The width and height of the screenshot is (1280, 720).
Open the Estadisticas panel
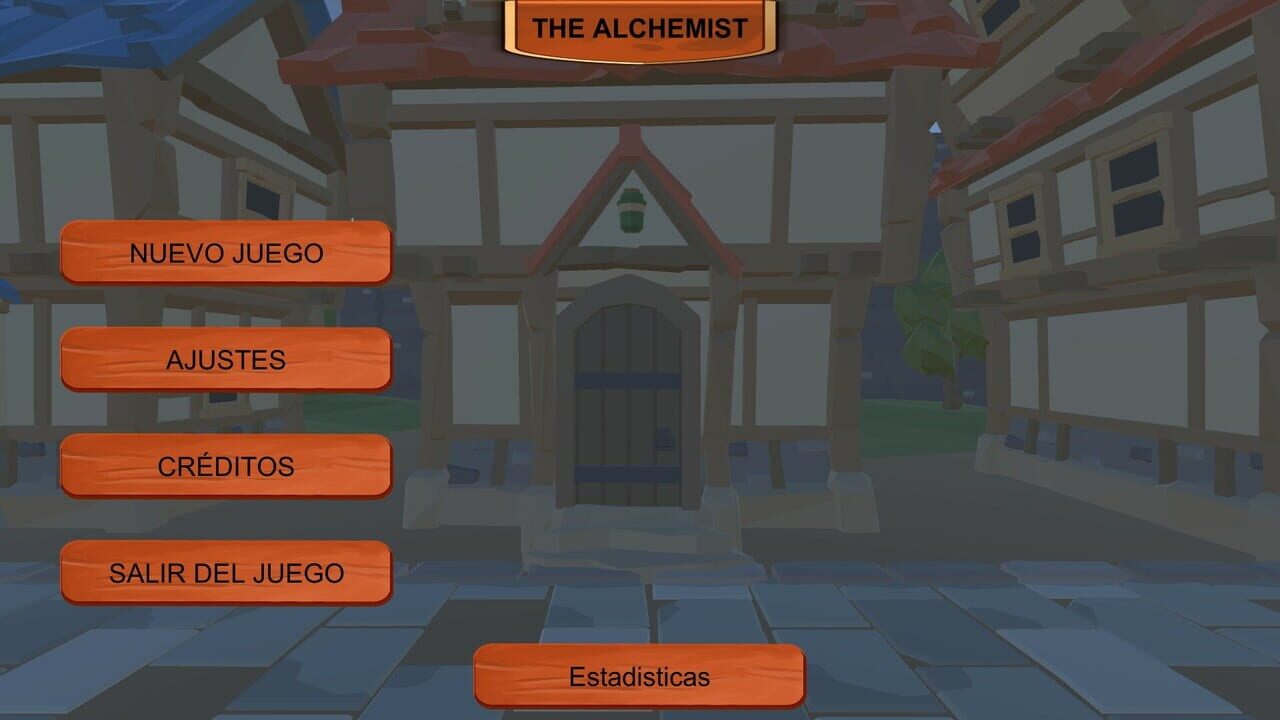click(638, 677)
